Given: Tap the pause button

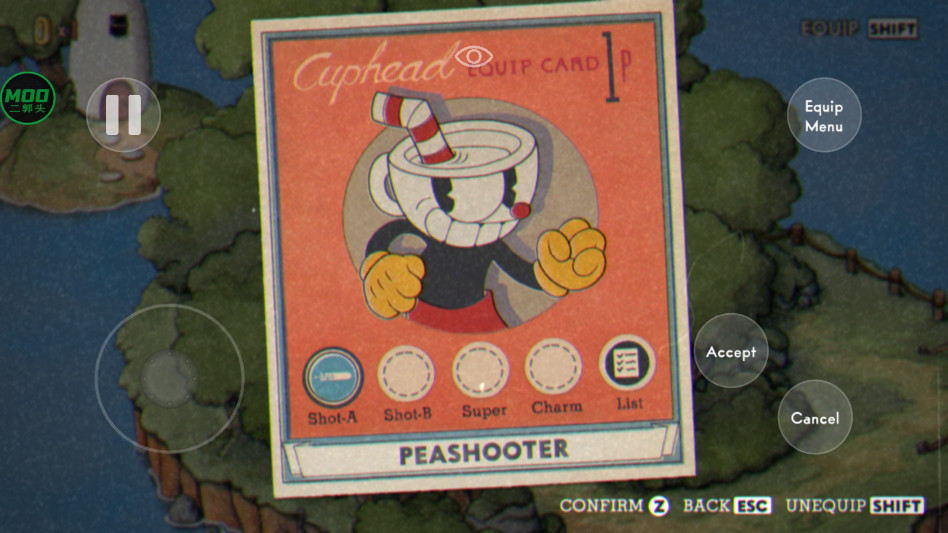Looking at the screenshot, I should [123, 115].
